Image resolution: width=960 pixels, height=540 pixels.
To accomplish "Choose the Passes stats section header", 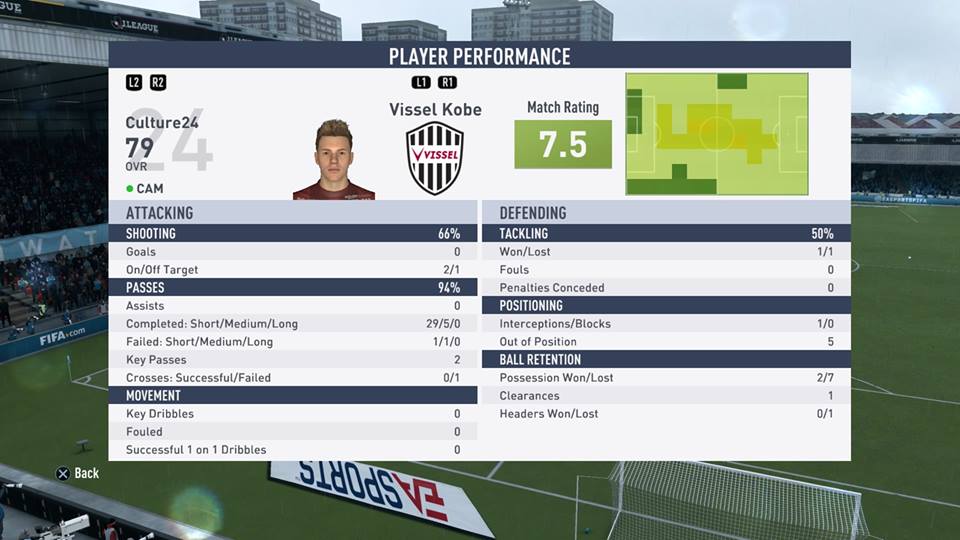I will tap(293, 288).
